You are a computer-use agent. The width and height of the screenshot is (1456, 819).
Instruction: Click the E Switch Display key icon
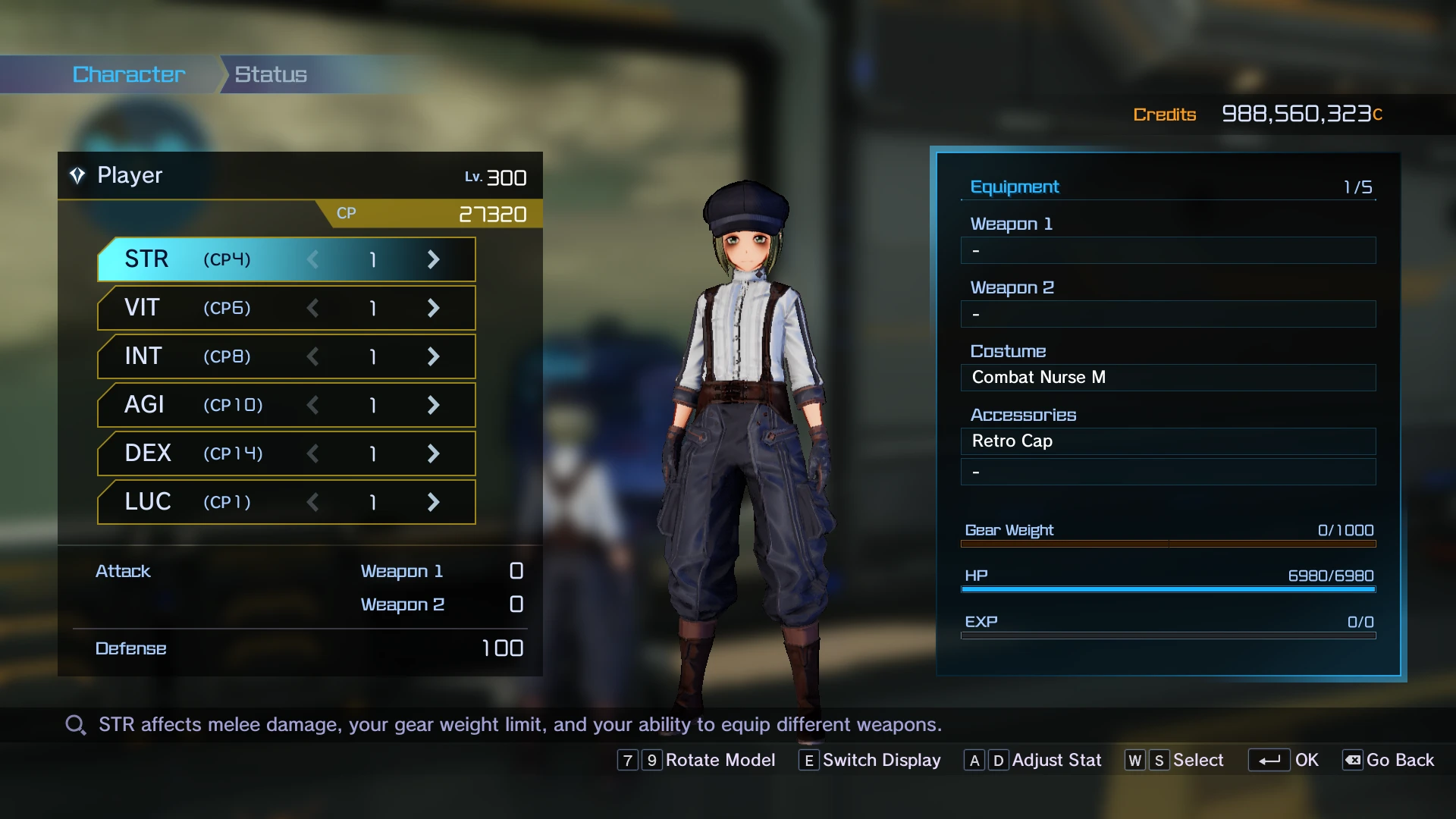pos(808,760)
